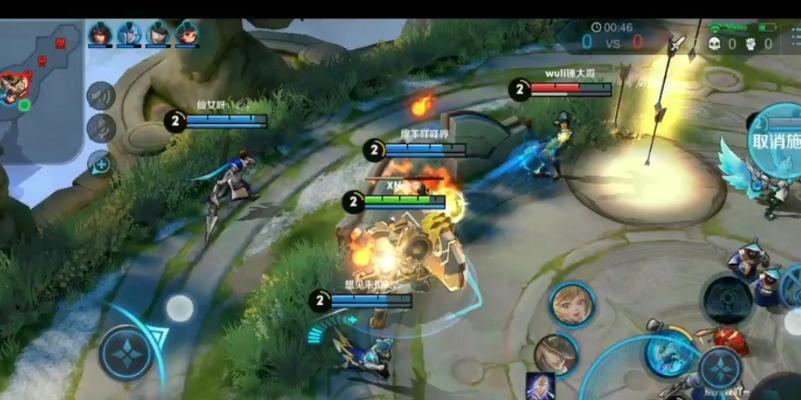The width and height of the screenshot is (801, 400).
Task: Open the quick chat bubble button
Action: click(x=100, y=162)
